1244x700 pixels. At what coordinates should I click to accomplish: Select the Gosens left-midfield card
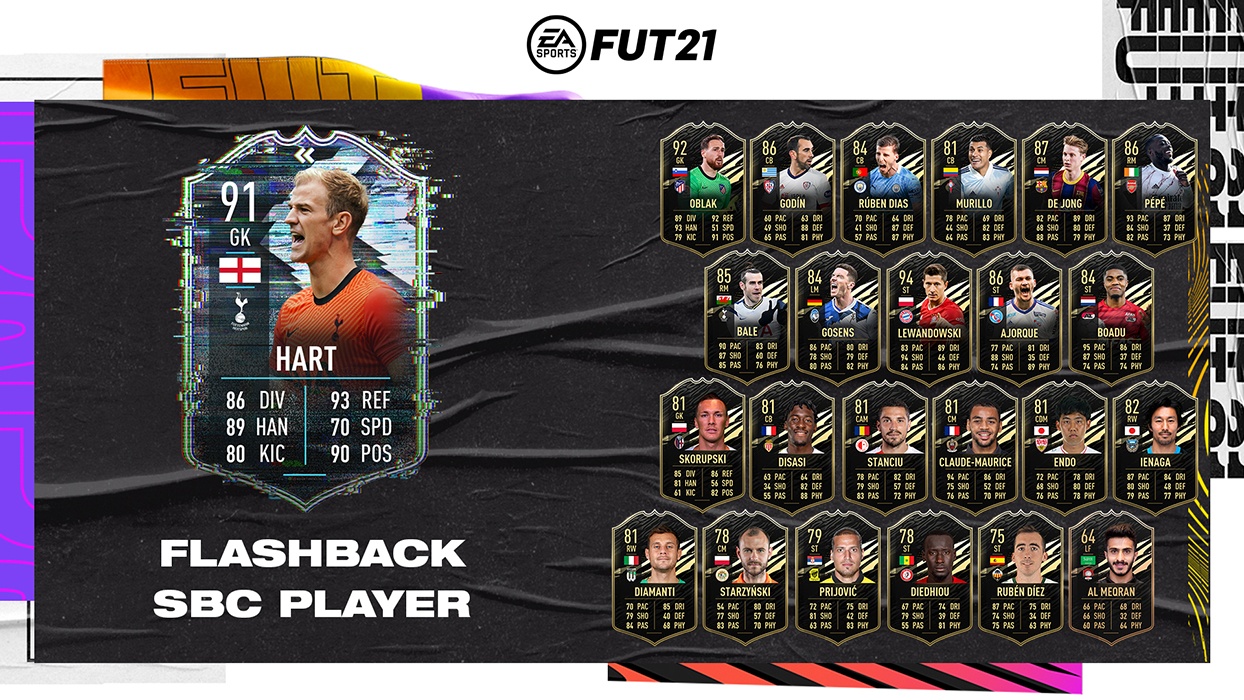point(837,320)
